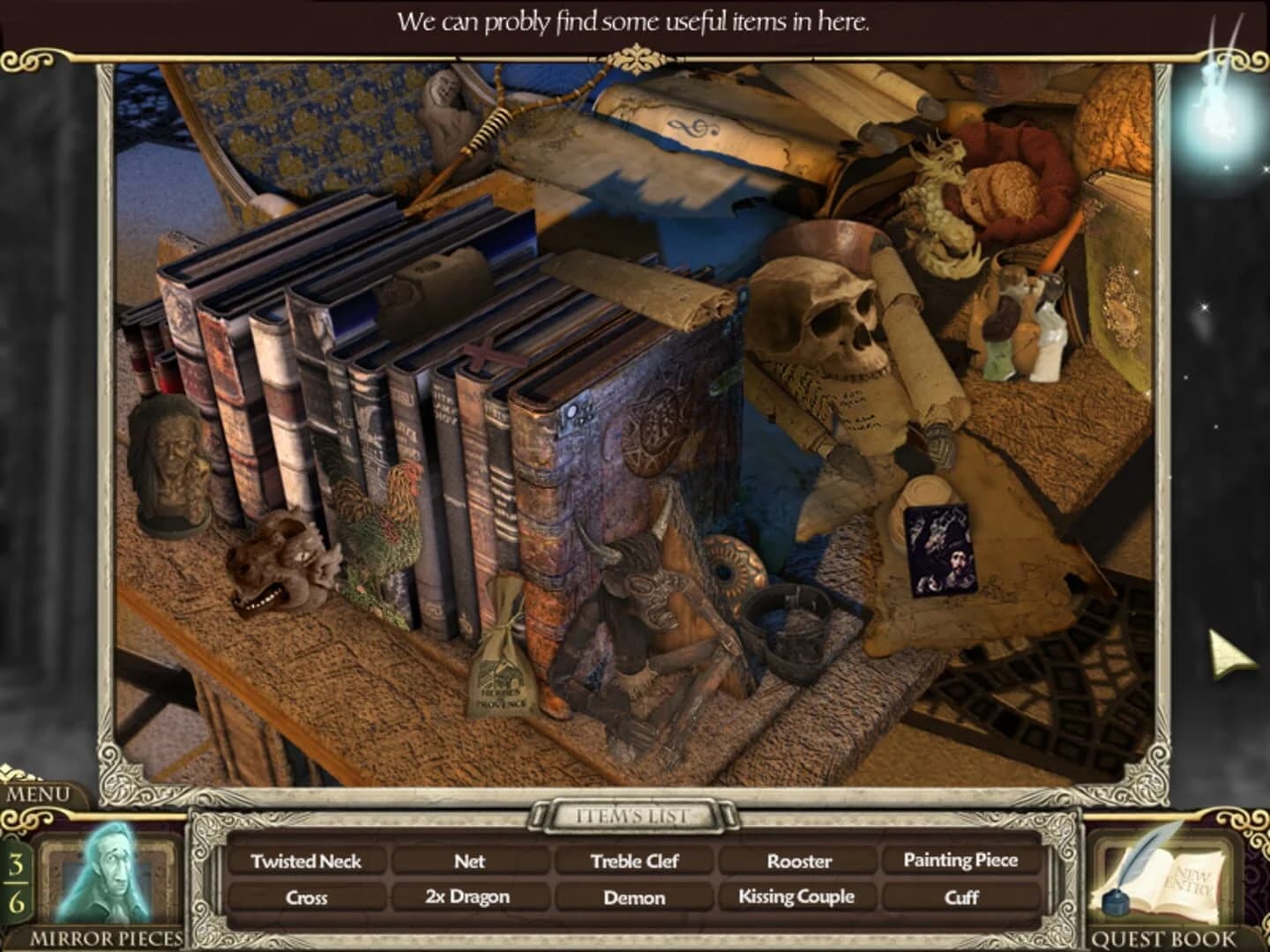Open the Menu in the bottom left
The width and height of the screenshot is (1270, 952).
pos(39,794)
